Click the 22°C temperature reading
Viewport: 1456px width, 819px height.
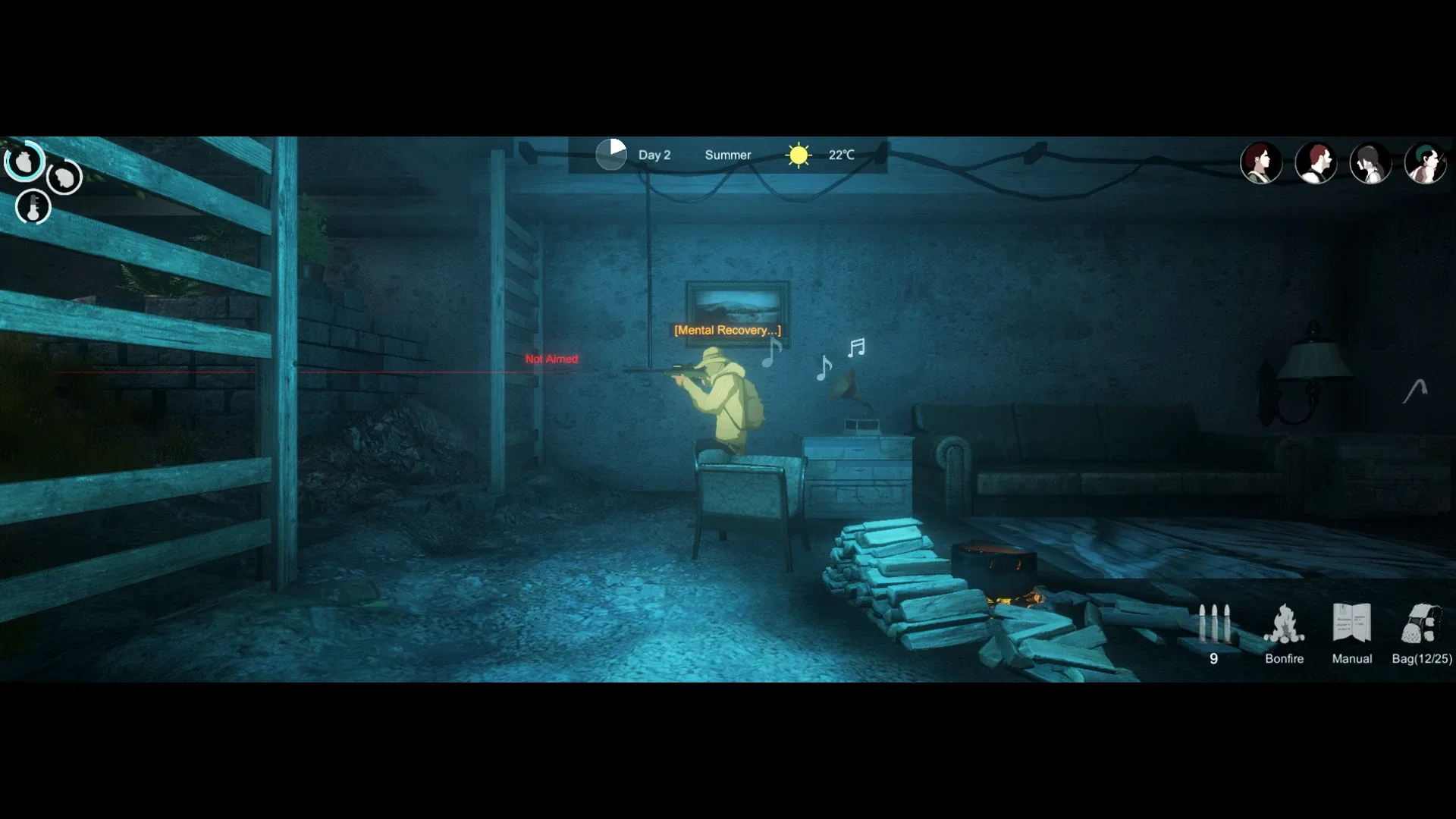[841, 154]
